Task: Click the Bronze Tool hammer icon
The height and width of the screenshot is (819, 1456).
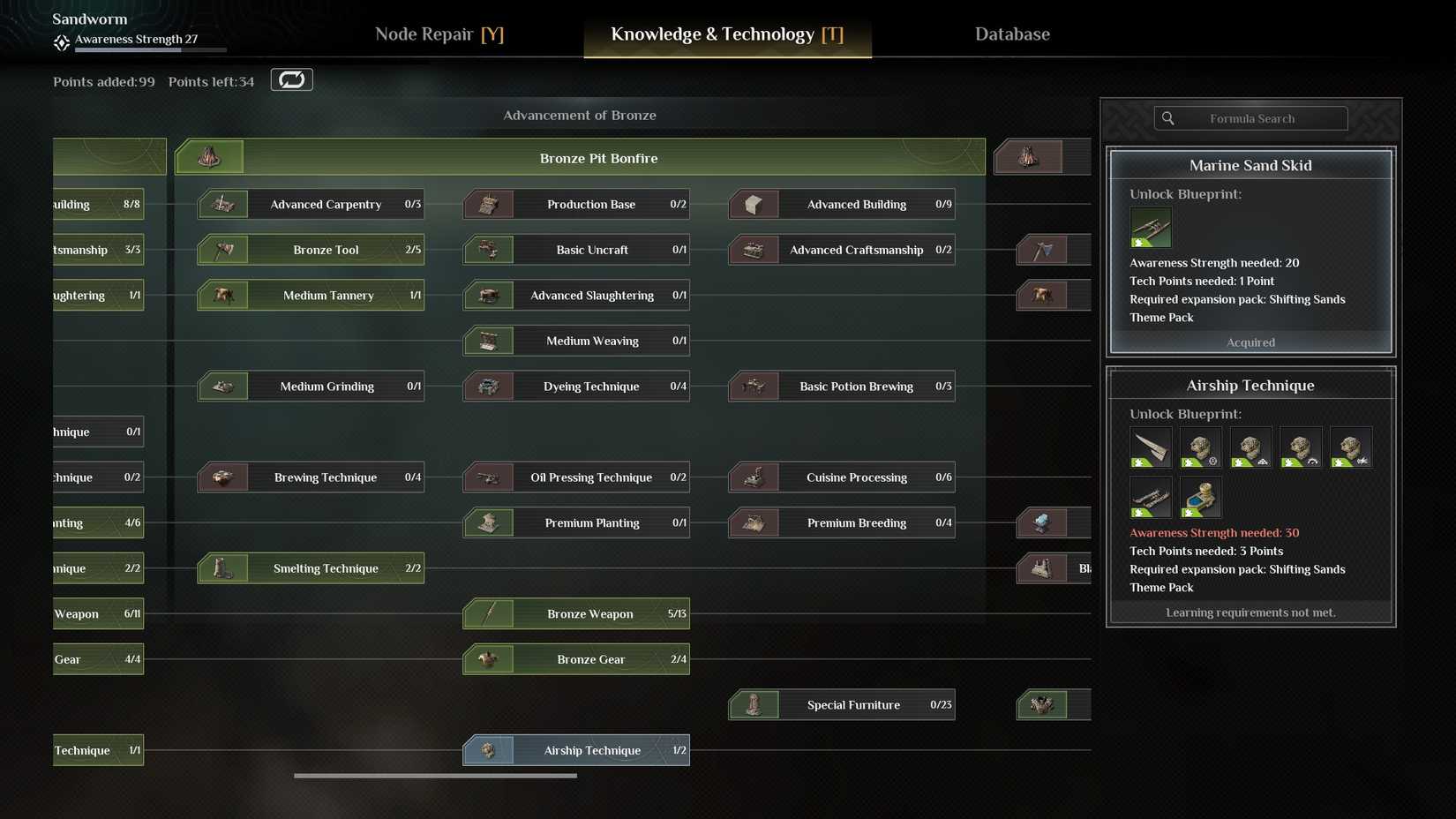Action: (x=223, y=250)
